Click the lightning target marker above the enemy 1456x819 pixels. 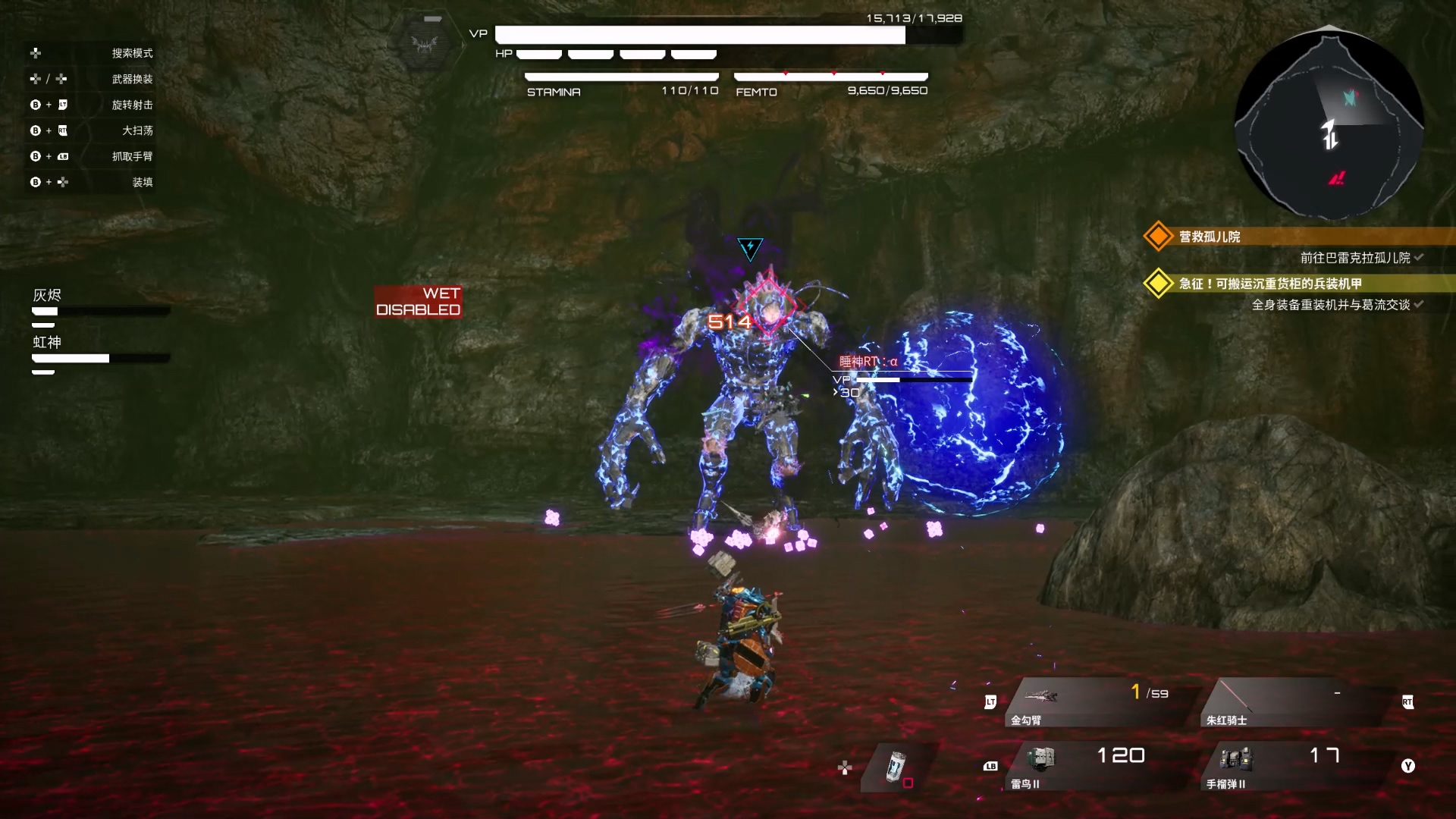[x=750, y=247]
